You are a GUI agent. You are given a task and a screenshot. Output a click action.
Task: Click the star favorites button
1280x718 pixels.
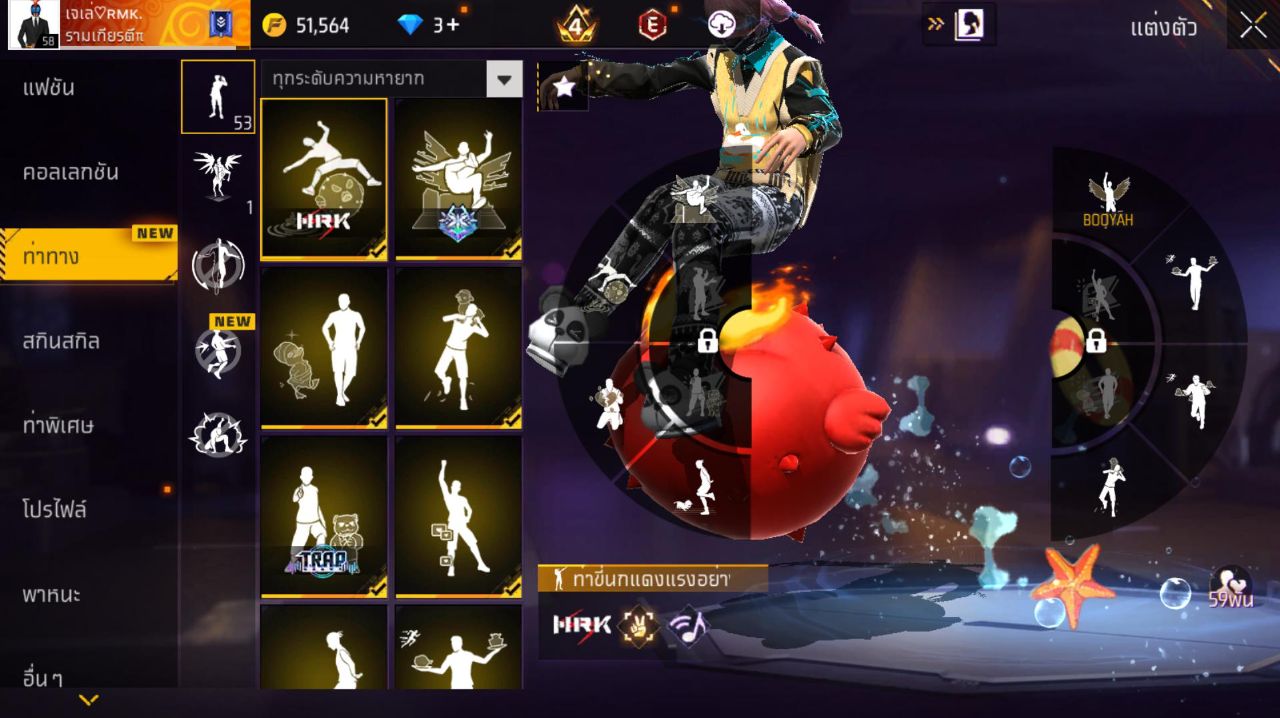(x=564, y=88)
